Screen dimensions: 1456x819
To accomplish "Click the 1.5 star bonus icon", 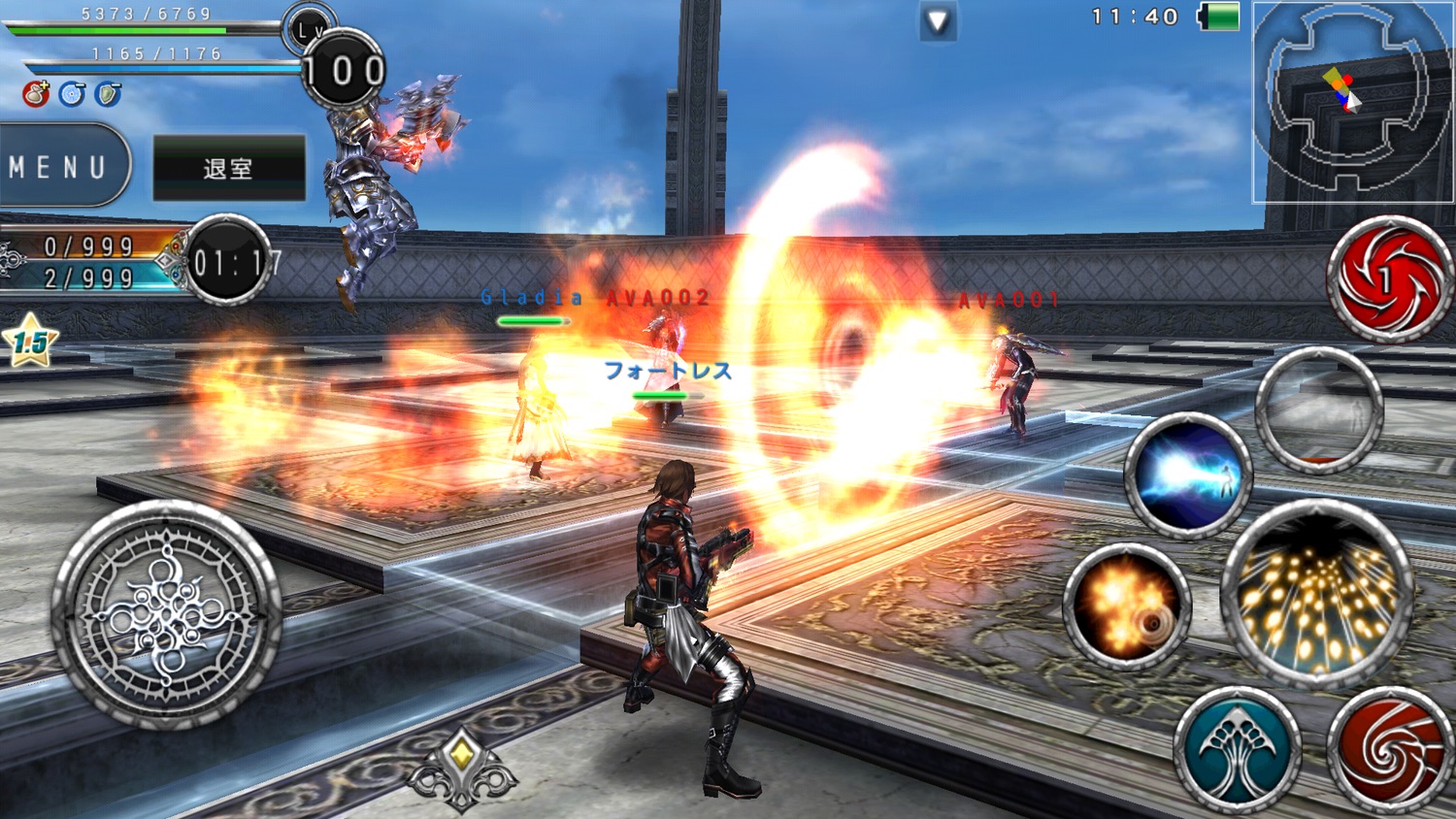I will (x=30, y=341).
